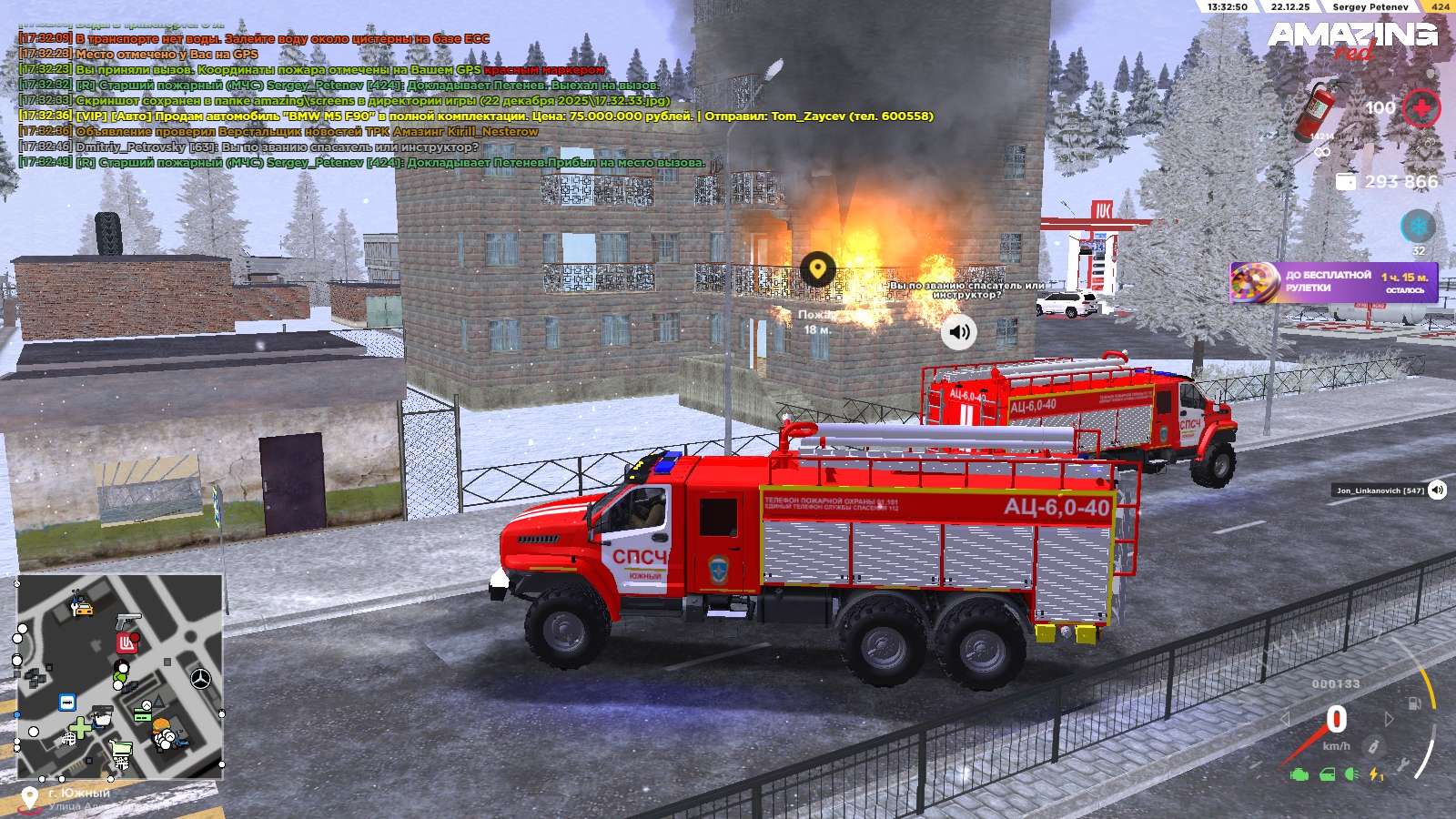The height and width of the screenshot is (819, 1456).
Task: Click the blue snowflake temperature icon
Action: tap(1417, 226)
